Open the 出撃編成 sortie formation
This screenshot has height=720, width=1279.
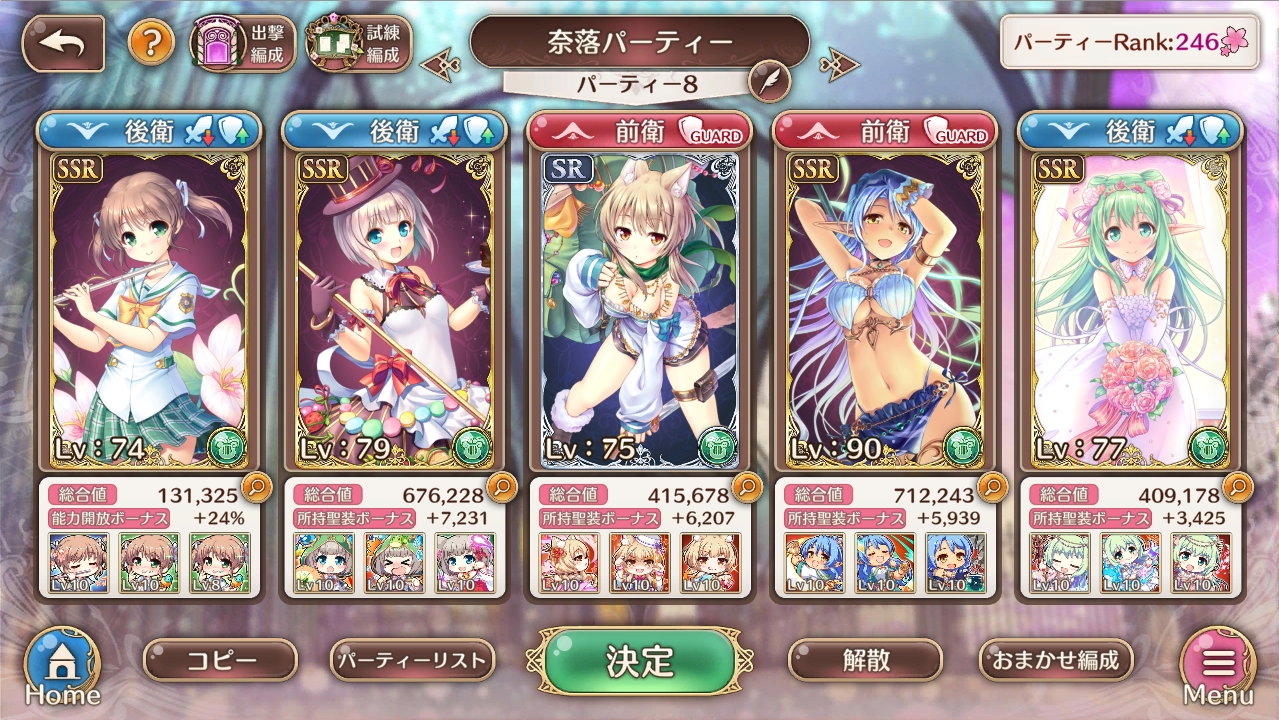(242, 44)
